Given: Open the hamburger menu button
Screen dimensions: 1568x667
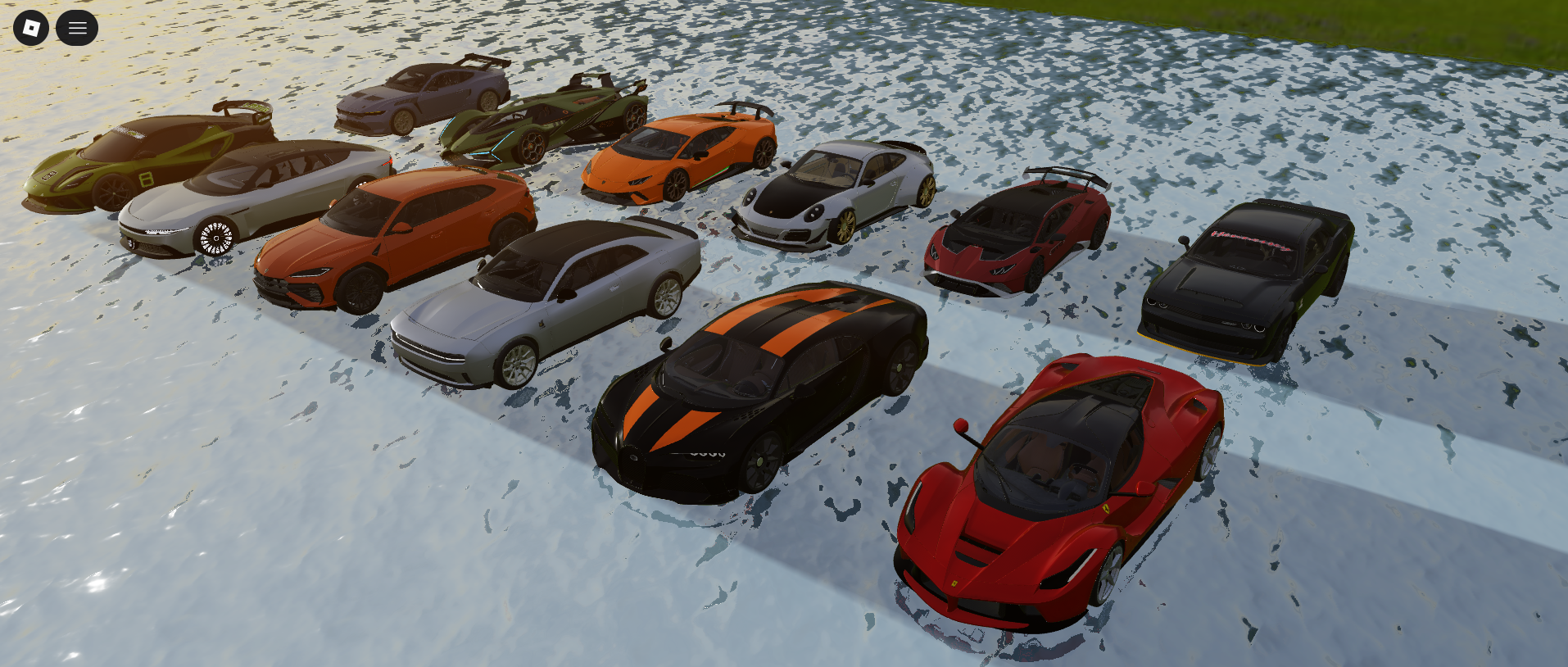Looking at the screenshot, I should tap(77, 28).
